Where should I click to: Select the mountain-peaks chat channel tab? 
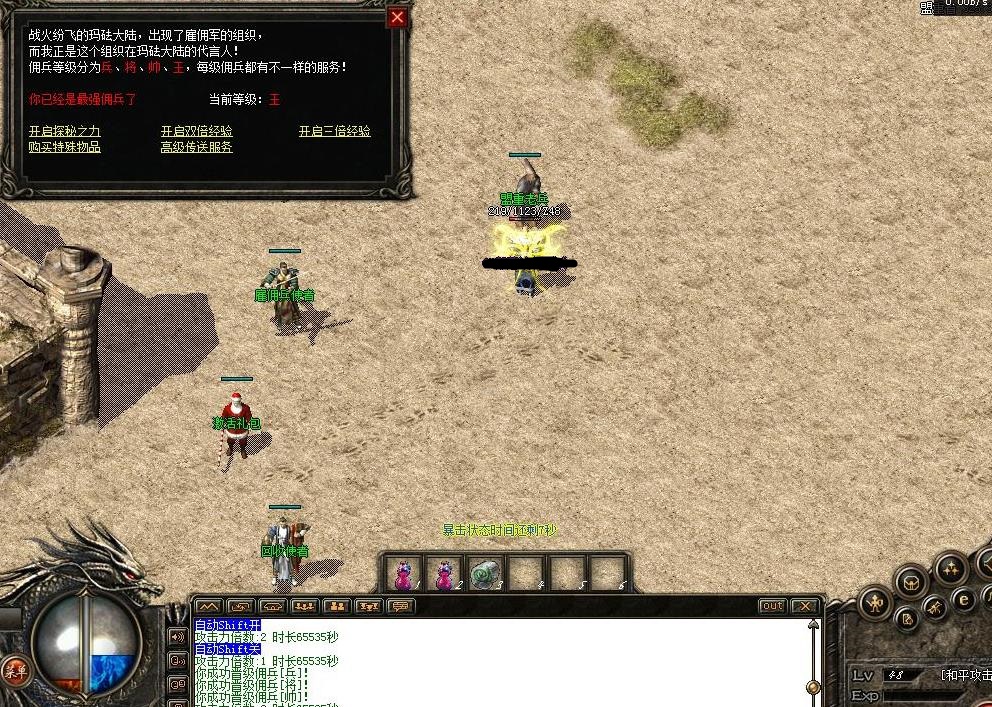(x=207, y=606)
